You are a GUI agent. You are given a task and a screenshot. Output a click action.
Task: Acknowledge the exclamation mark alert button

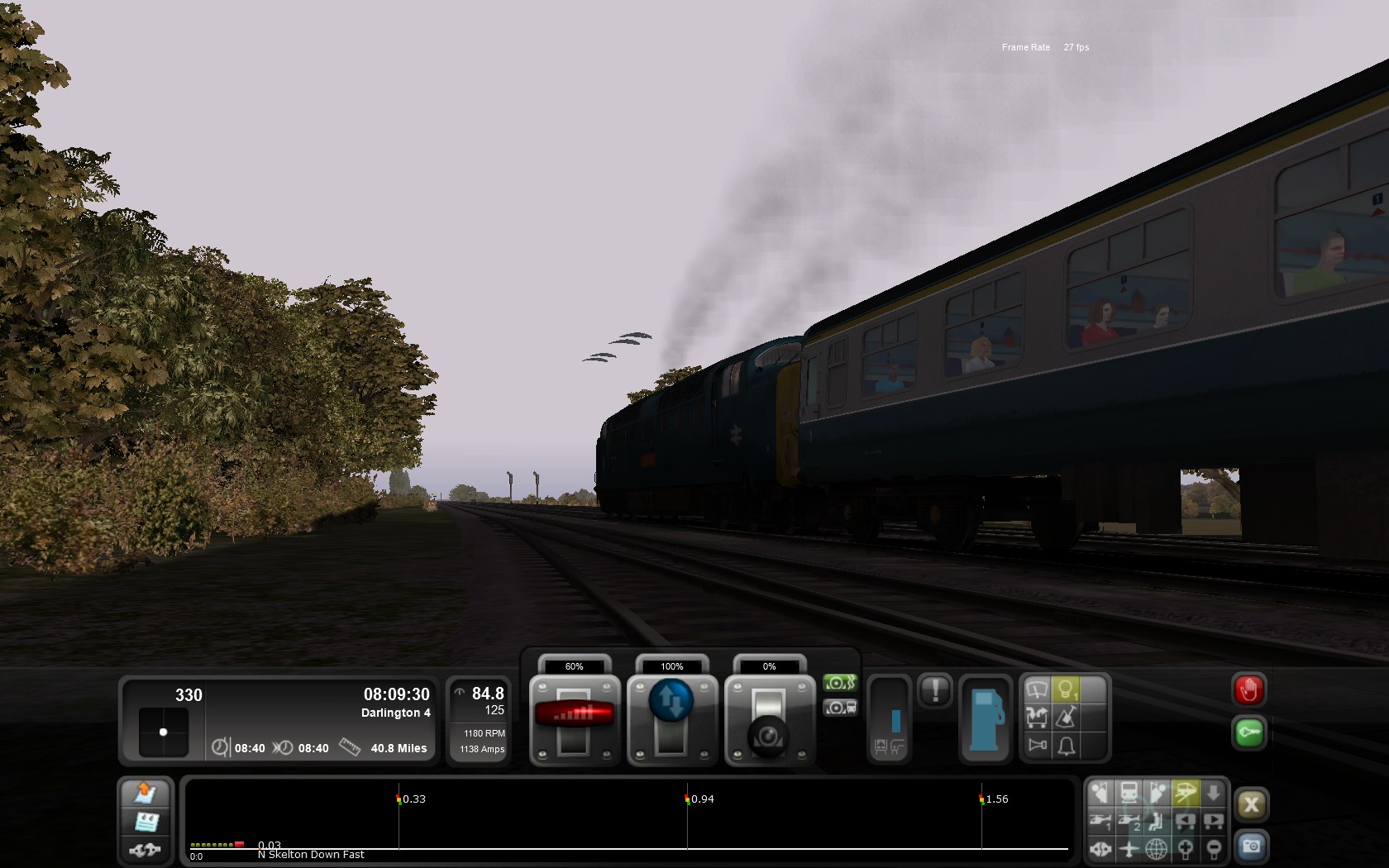click(935, 690)
